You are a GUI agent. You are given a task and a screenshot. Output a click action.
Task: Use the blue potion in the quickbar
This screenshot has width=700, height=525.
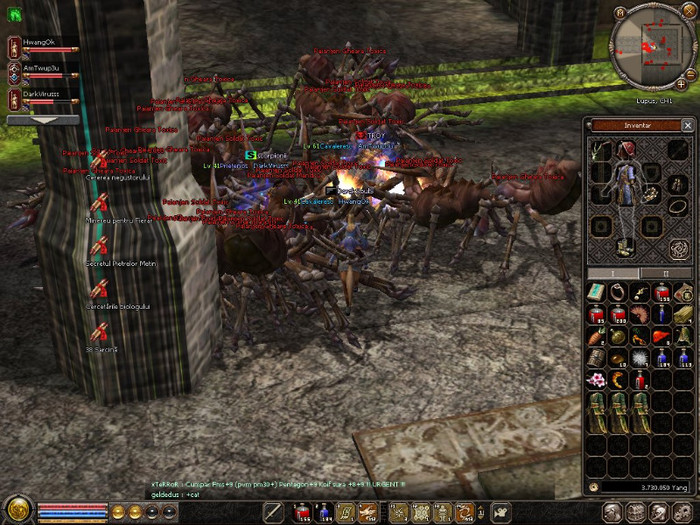(x=324, y=512)
